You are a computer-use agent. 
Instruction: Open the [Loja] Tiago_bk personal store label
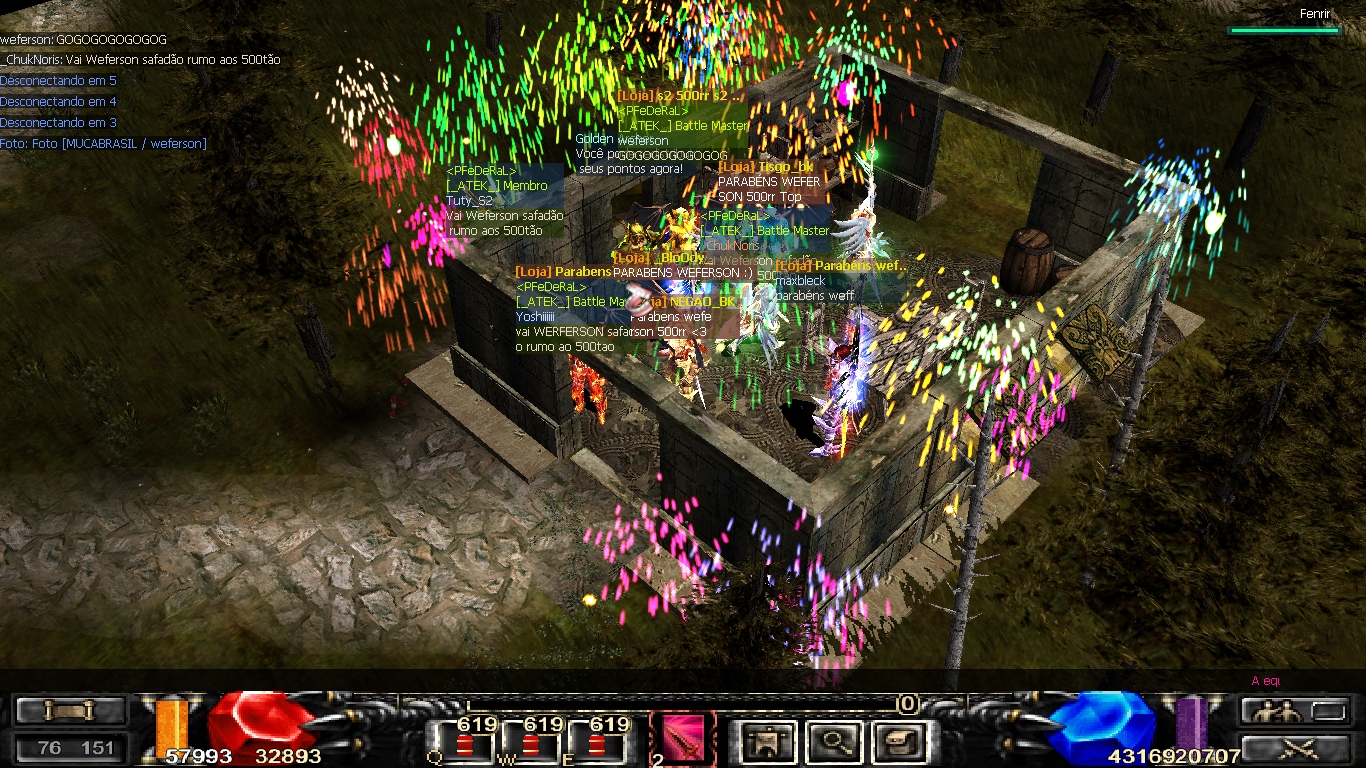click(766, 167)
